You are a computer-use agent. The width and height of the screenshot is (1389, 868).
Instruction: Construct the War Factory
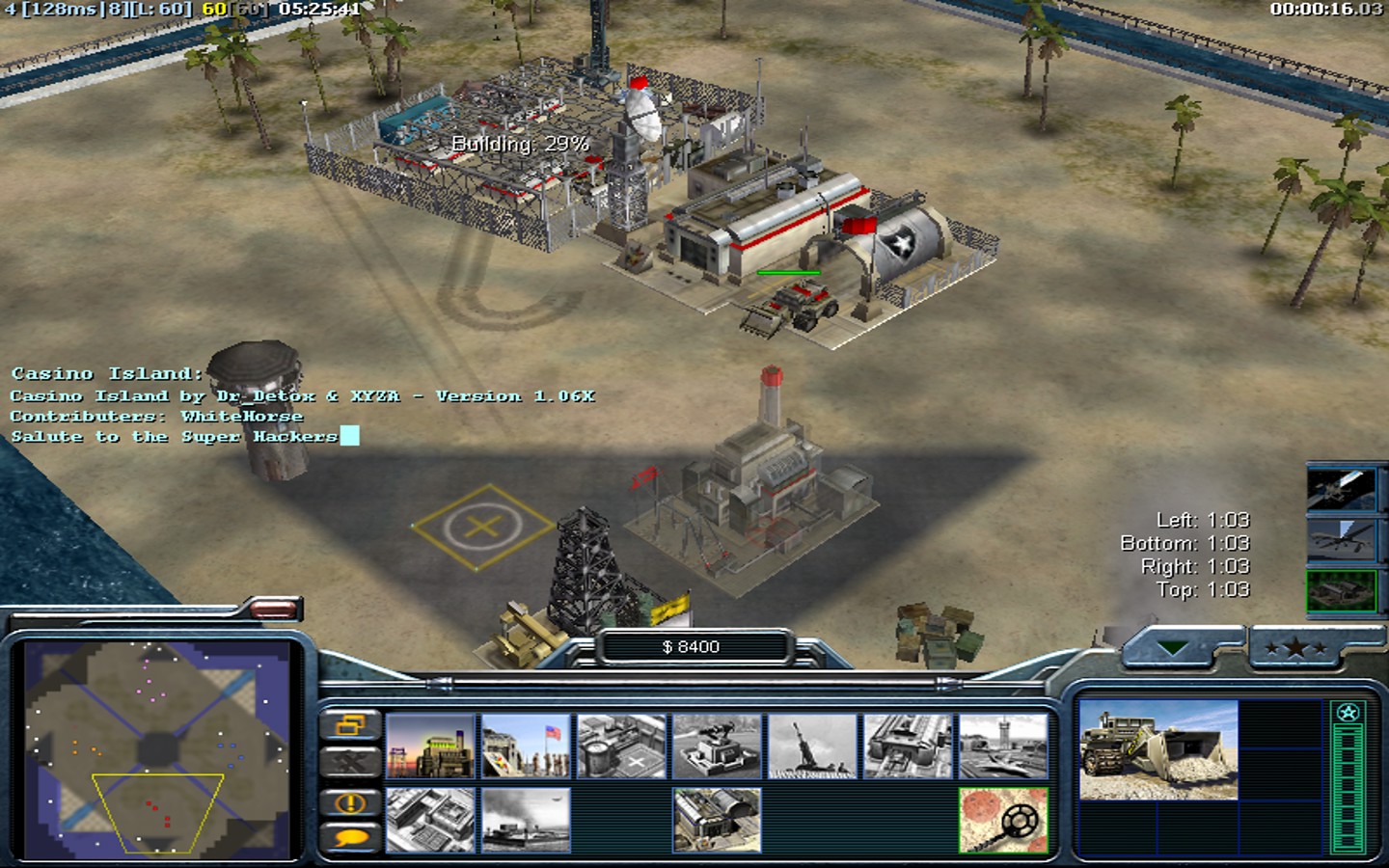(x=908, y=746)
